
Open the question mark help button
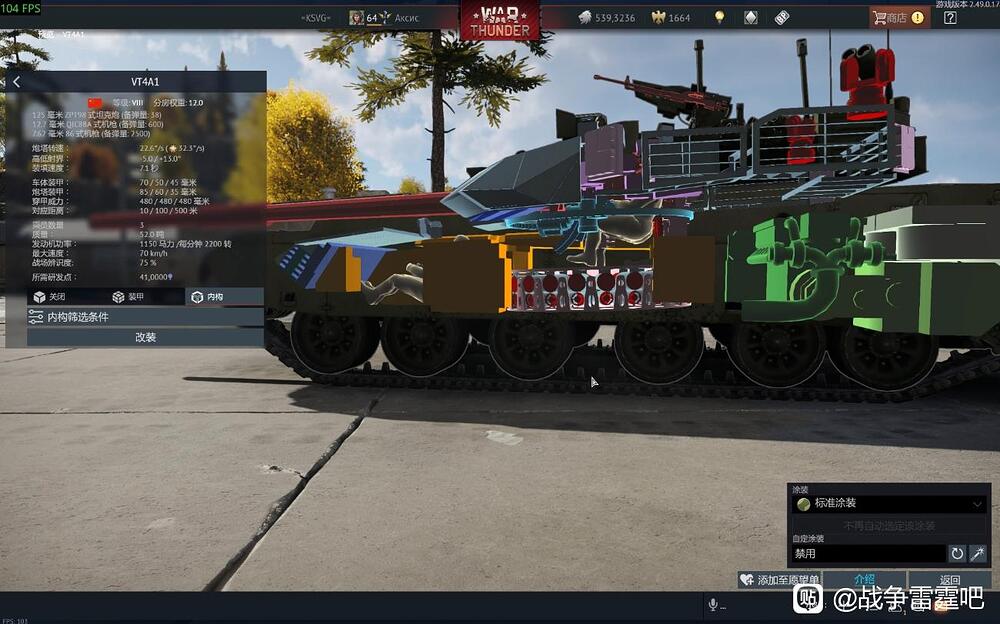[950, 17]
